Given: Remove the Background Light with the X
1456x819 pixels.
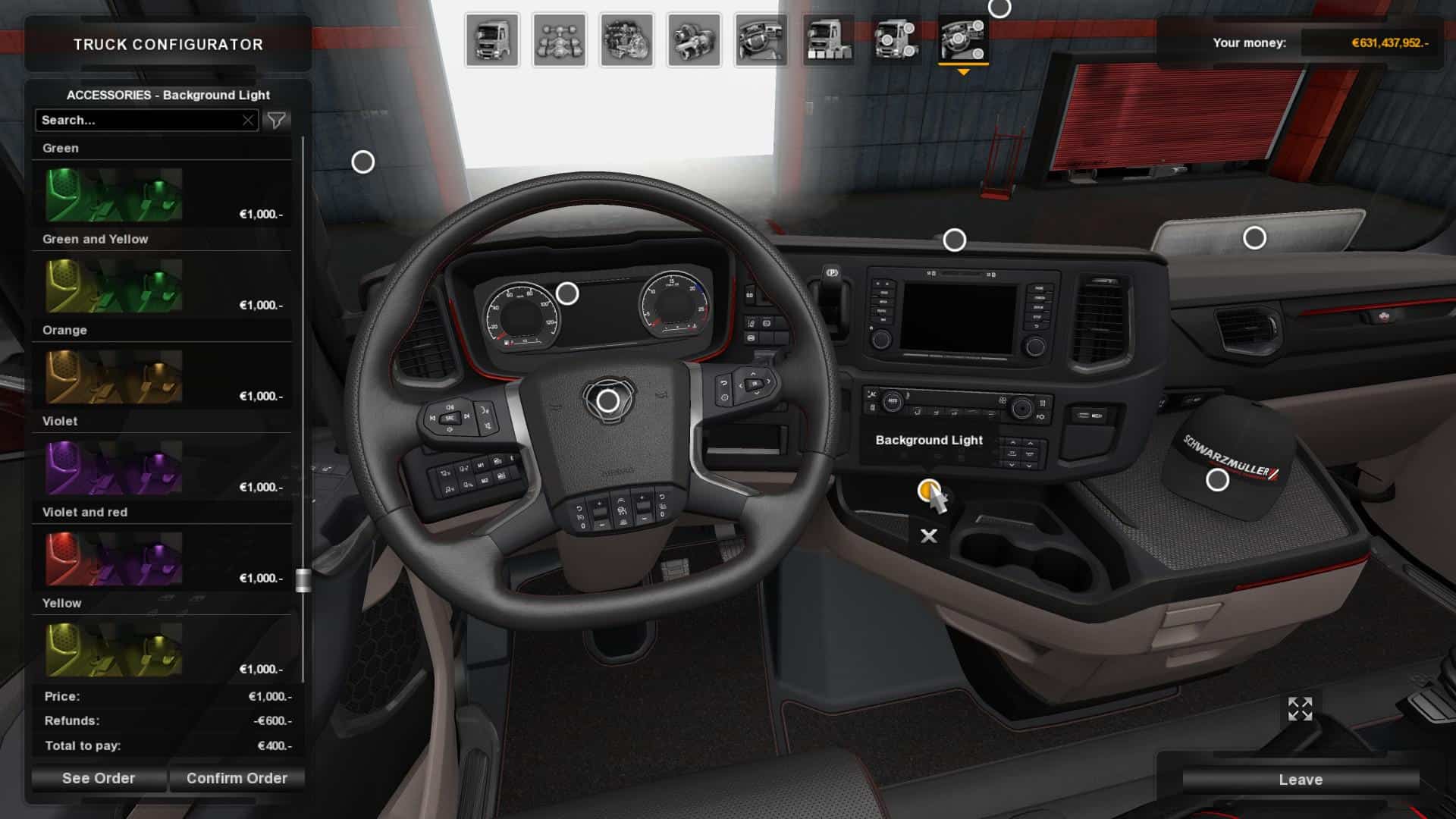Looking at the screenshot, I should (929, 536).
